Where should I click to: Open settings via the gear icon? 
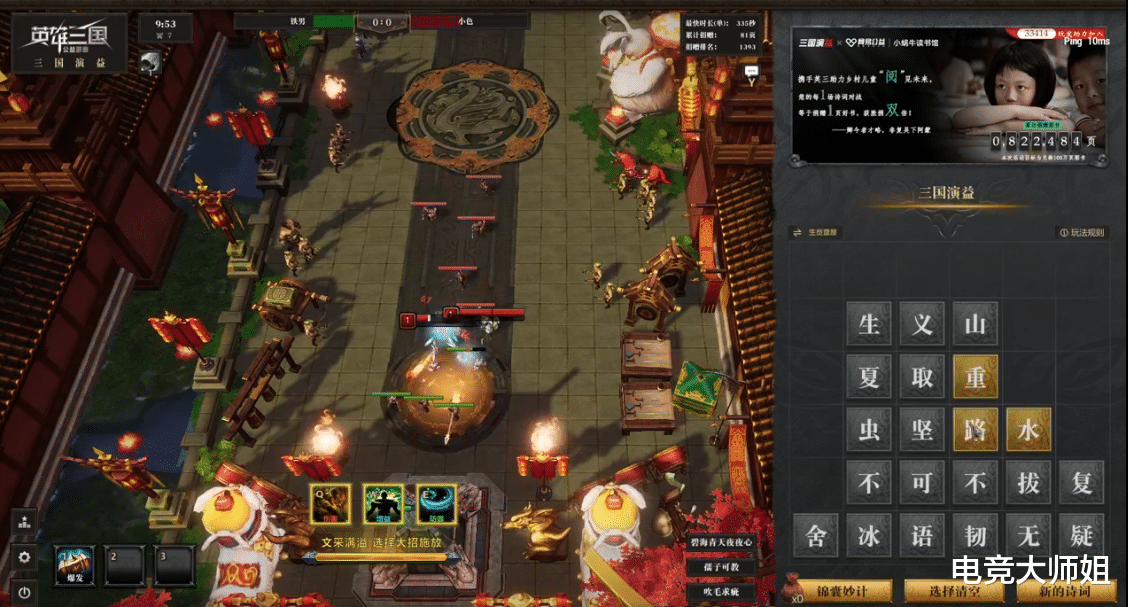point(24,557)
